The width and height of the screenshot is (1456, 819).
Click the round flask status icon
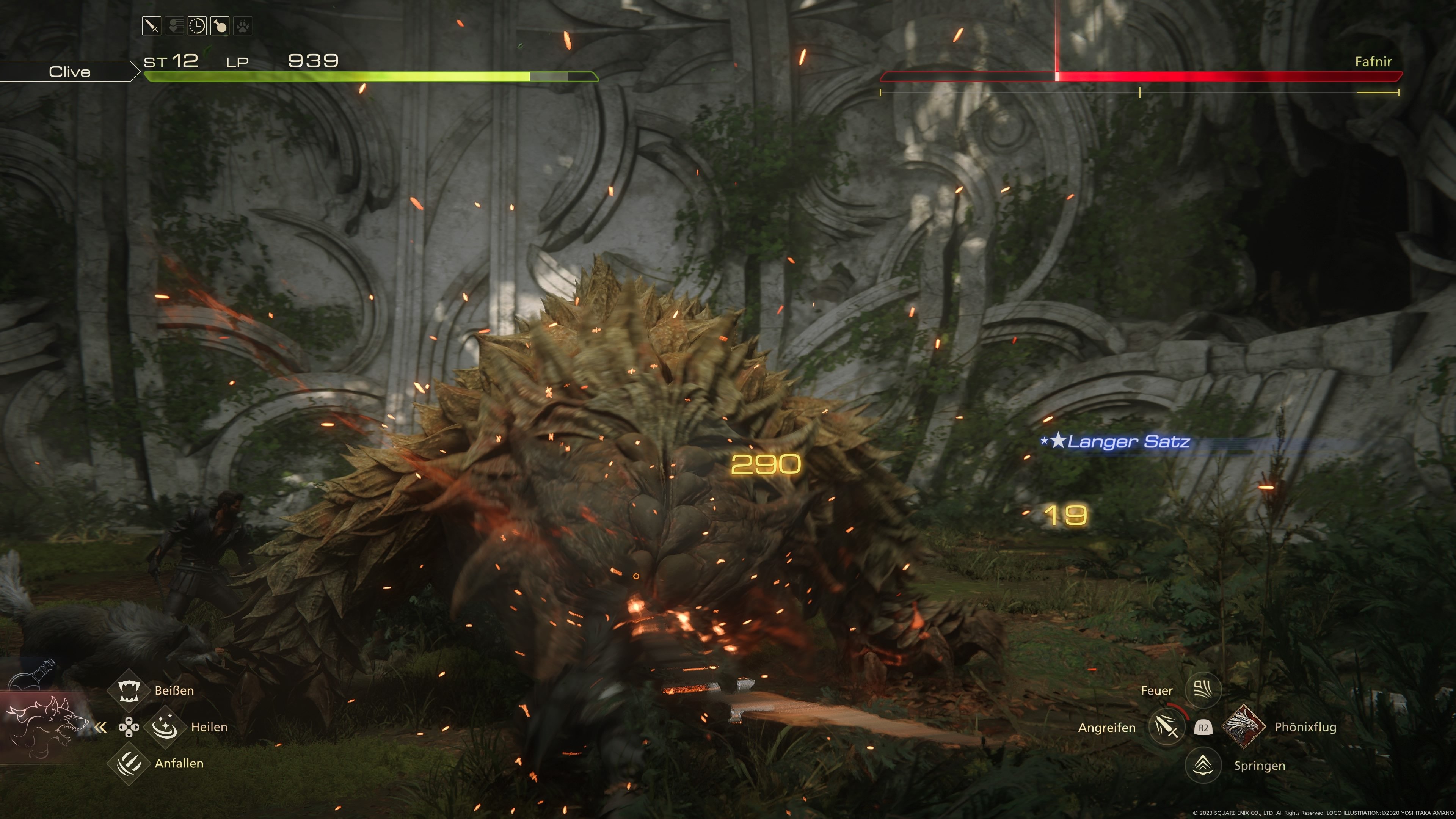220,26
